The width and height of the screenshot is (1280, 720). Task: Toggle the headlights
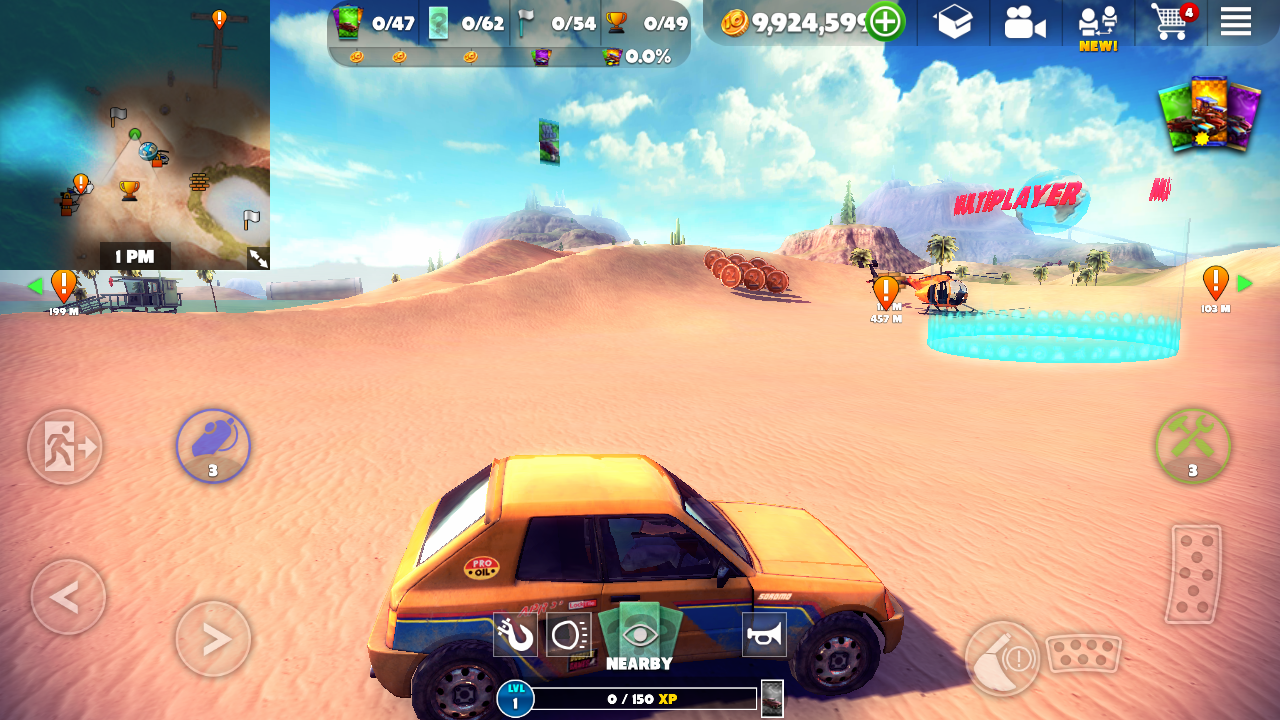coord(568,635)
